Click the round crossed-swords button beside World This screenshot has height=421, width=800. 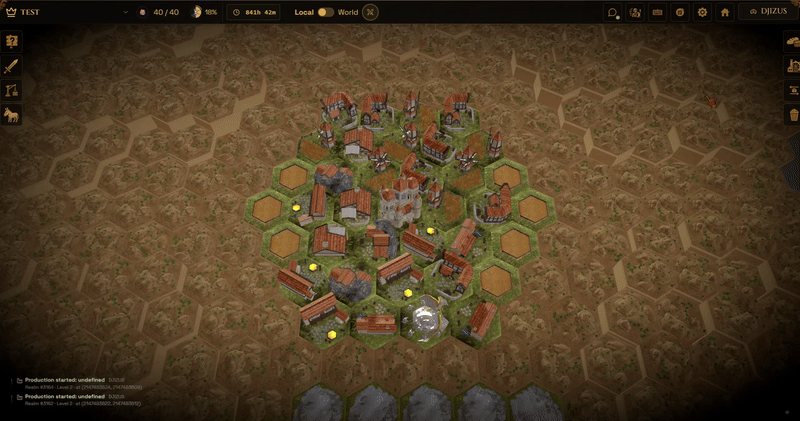371,12
